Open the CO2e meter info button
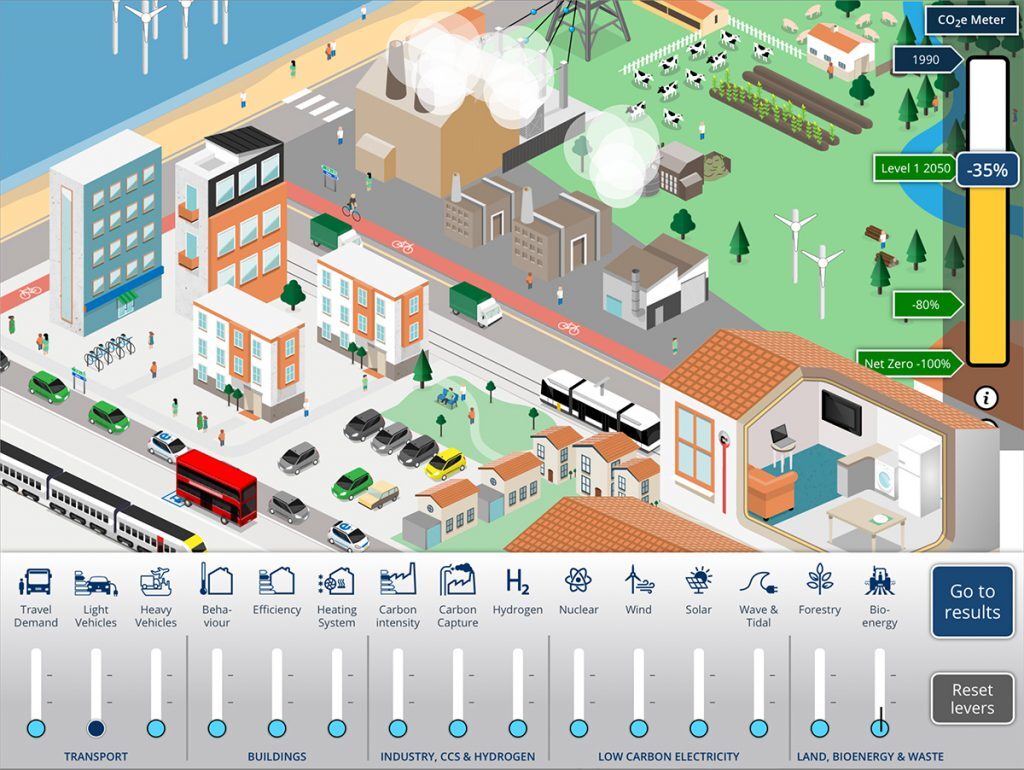Viewport: 1024px width, 770px height. click(x=988, y=399)
